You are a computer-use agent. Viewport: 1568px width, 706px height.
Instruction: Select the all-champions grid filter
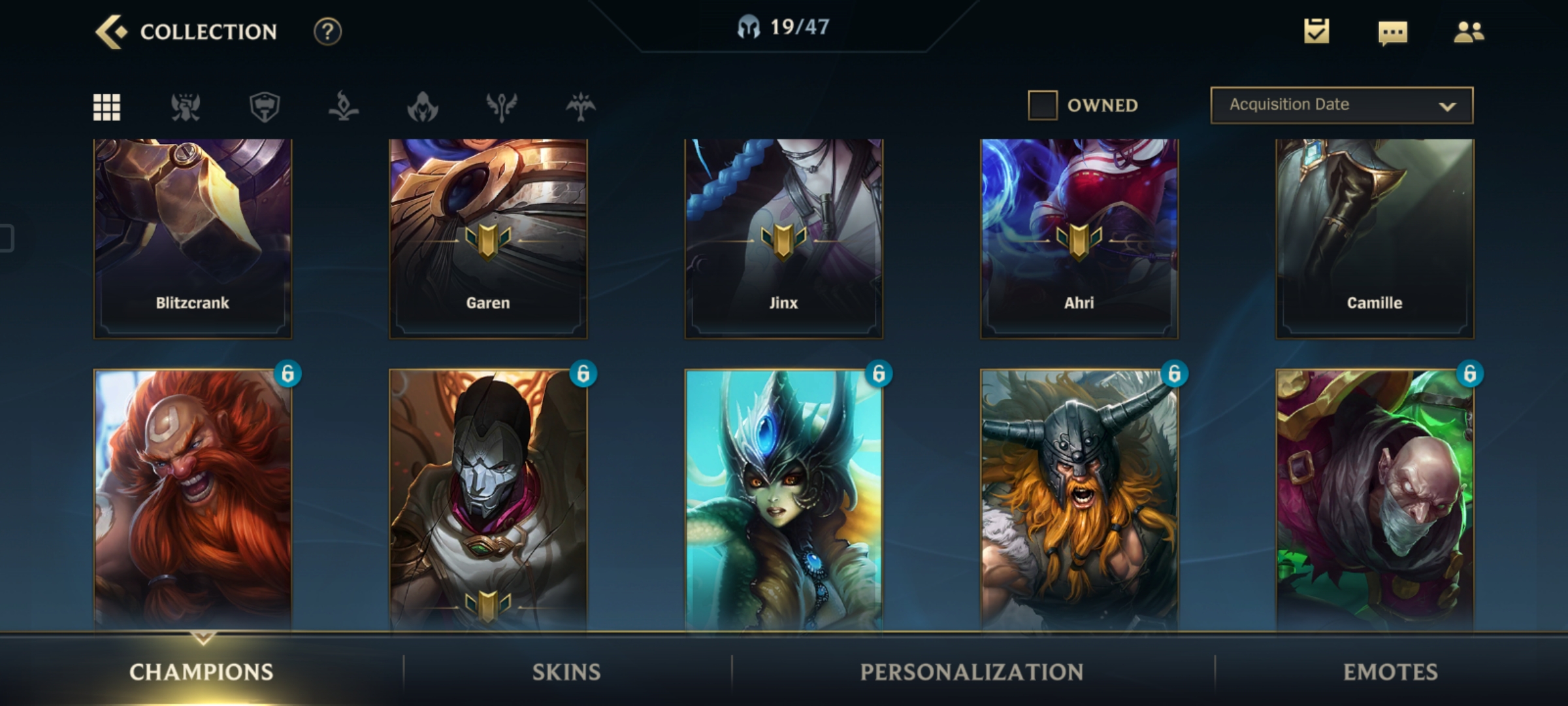coord(106,107)
